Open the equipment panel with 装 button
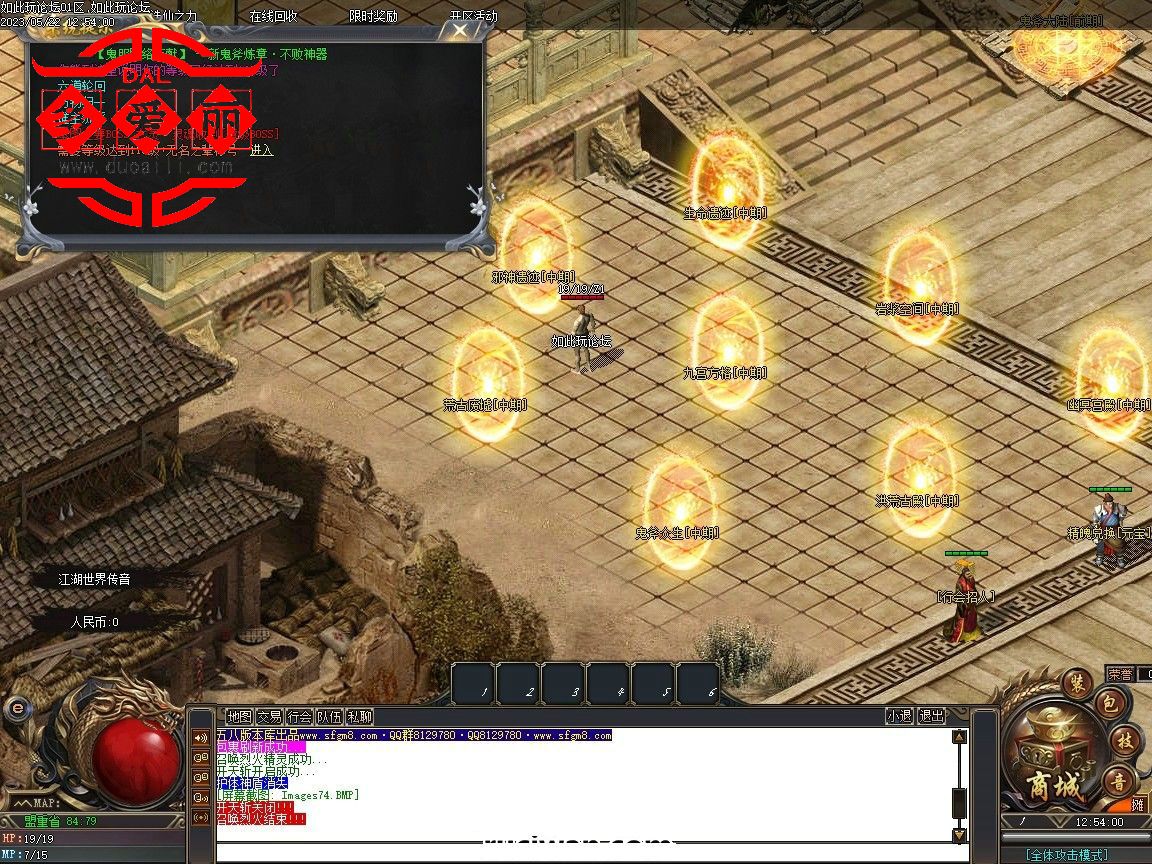The height and width of the screenshot is (864, 1152). [x=1078, y=683]
